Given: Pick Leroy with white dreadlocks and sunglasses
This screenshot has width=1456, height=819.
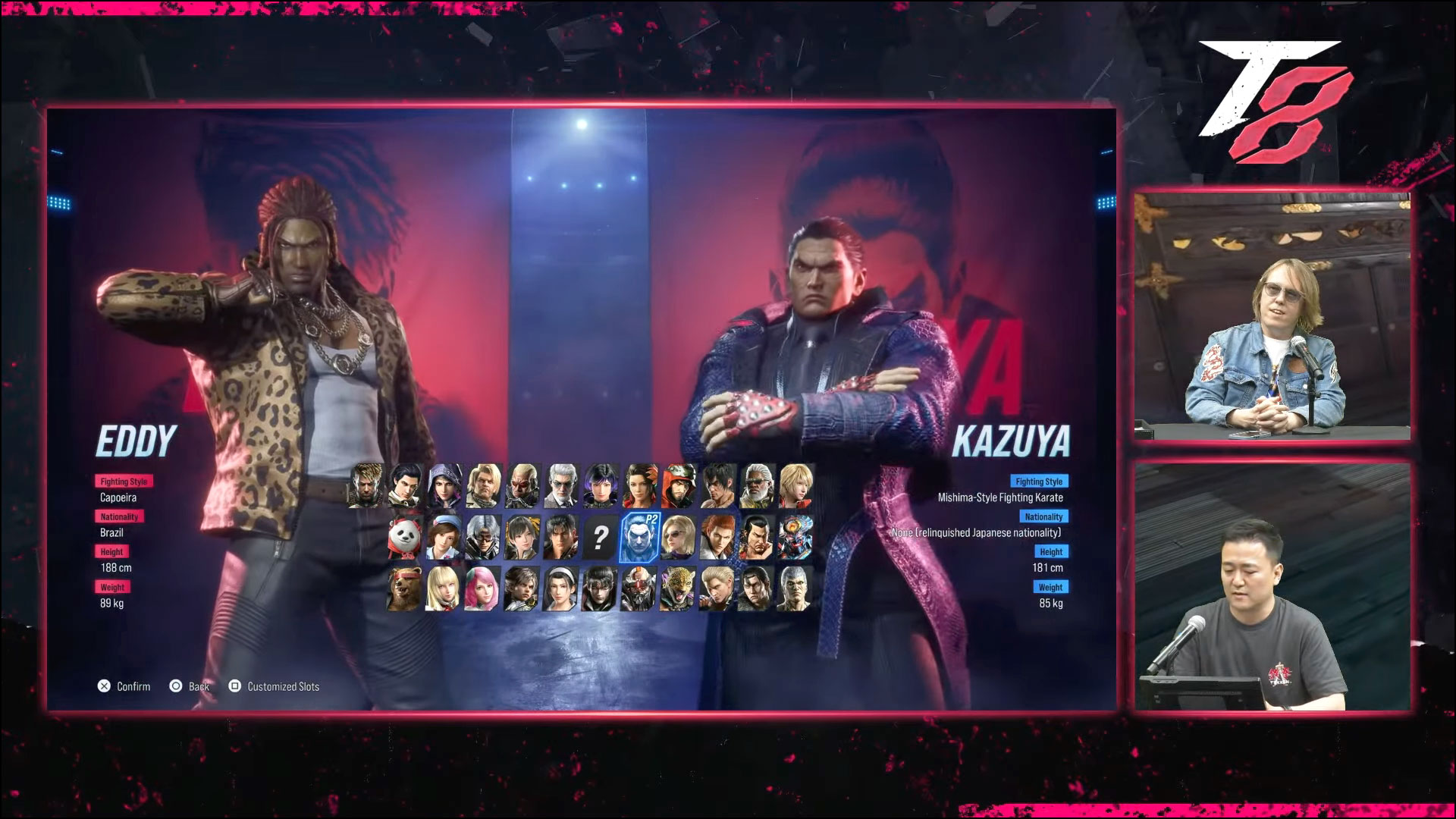Looking at the screenshot, I should 756,485.
